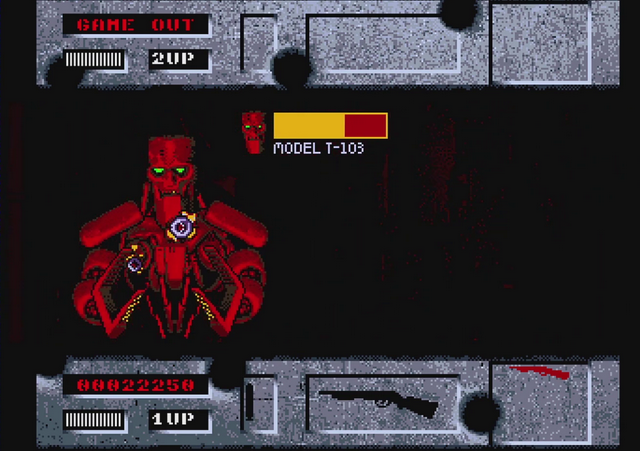Select the shotgun weapon icon
The image size is (640, 451).
[x=378, y=402]
